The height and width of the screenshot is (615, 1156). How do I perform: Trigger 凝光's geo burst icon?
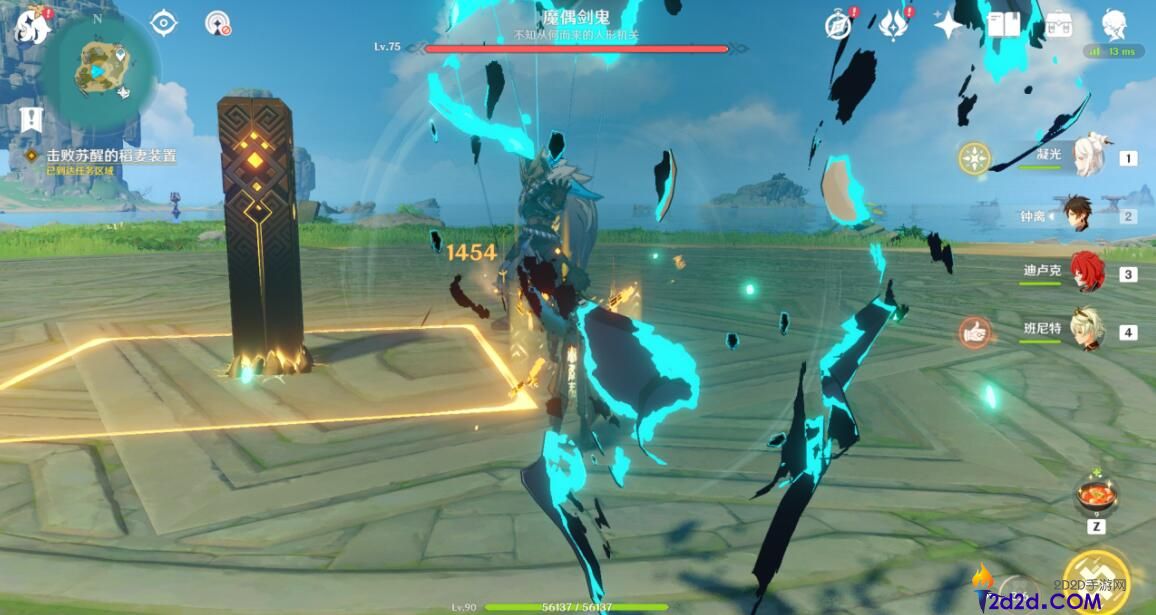[x=974, y=158]
